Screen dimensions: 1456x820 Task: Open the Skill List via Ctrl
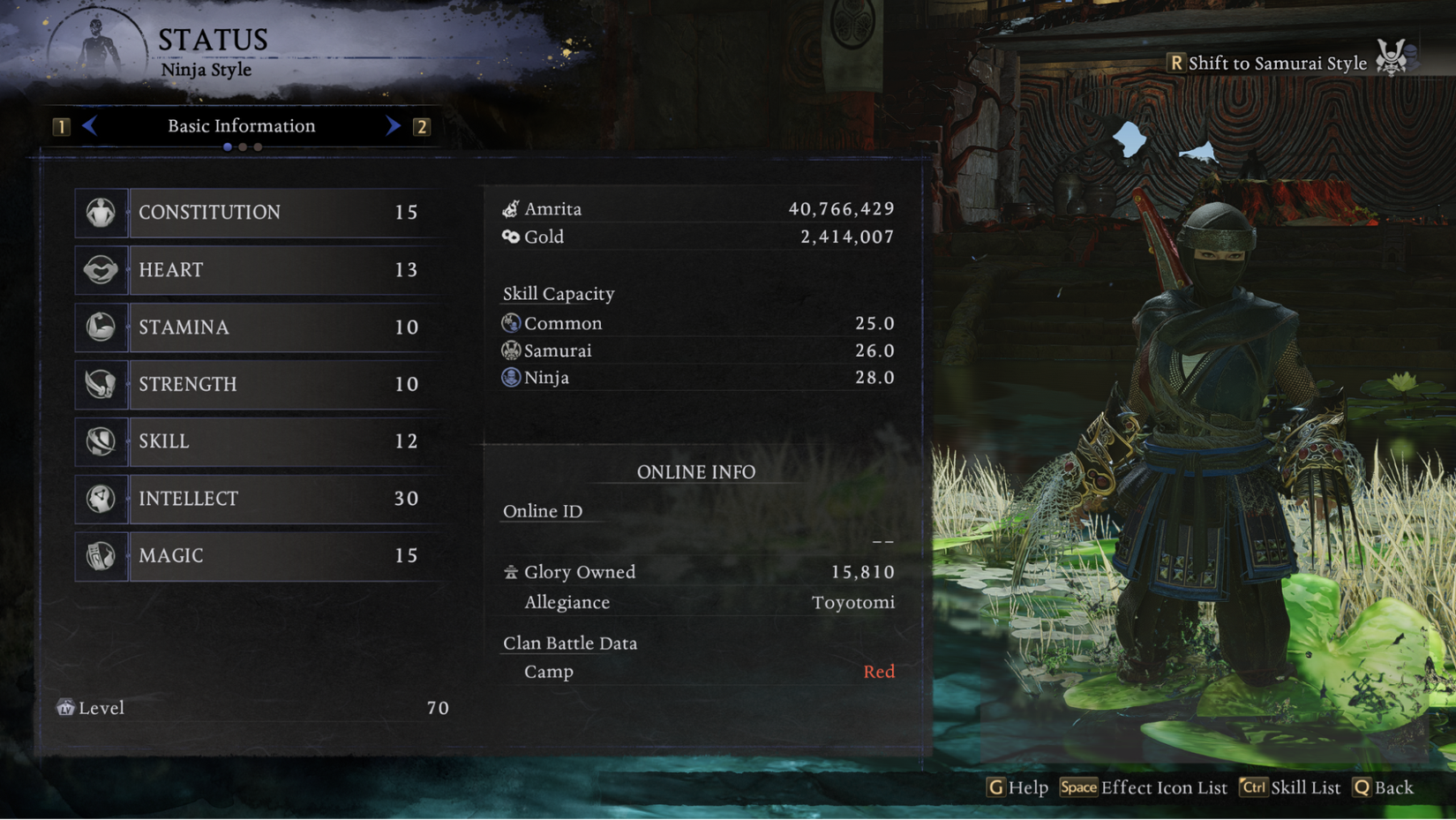[1291, 787]
